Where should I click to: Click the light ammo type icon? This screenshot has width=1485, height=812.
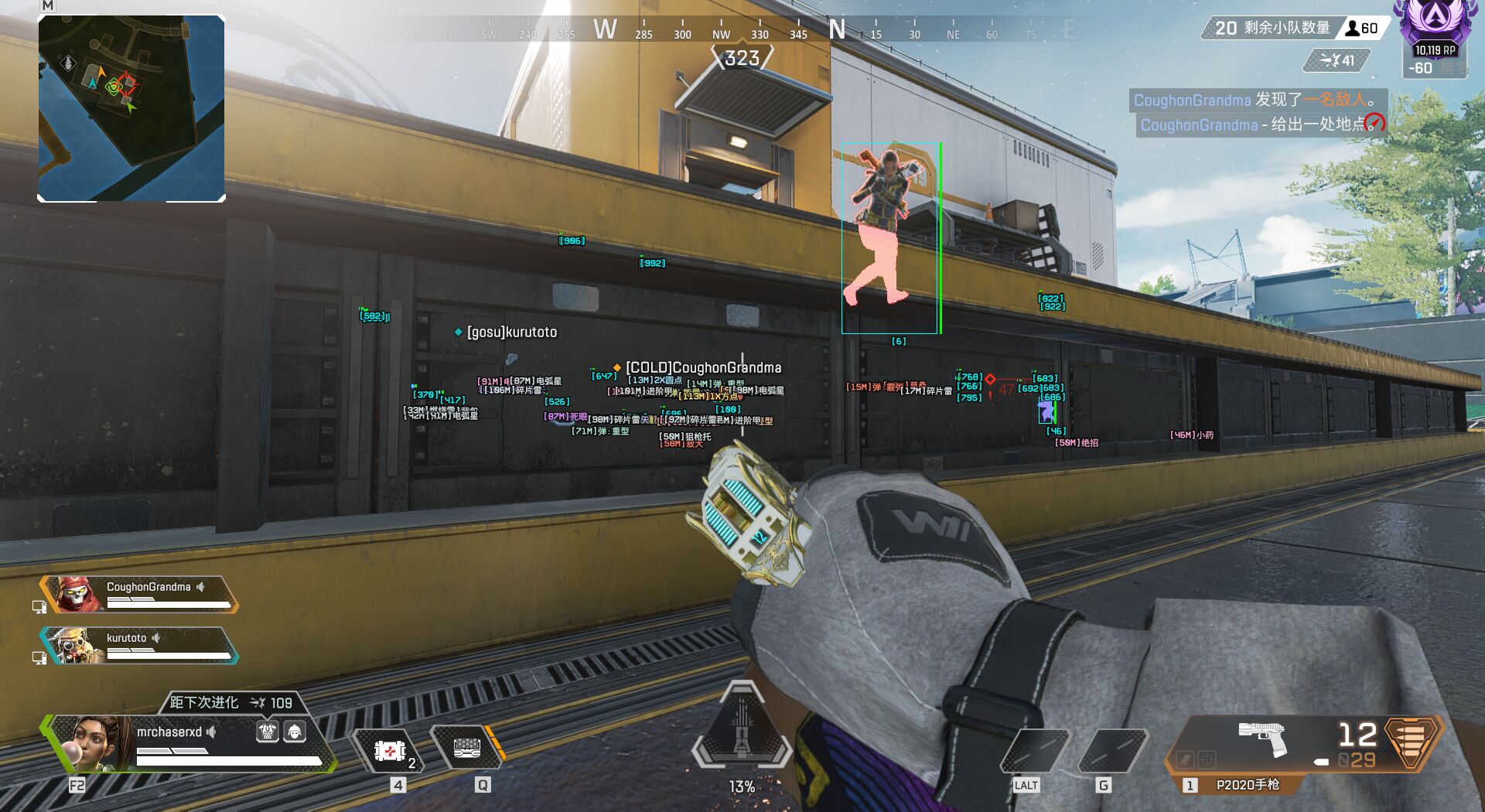coord(1412,741)
